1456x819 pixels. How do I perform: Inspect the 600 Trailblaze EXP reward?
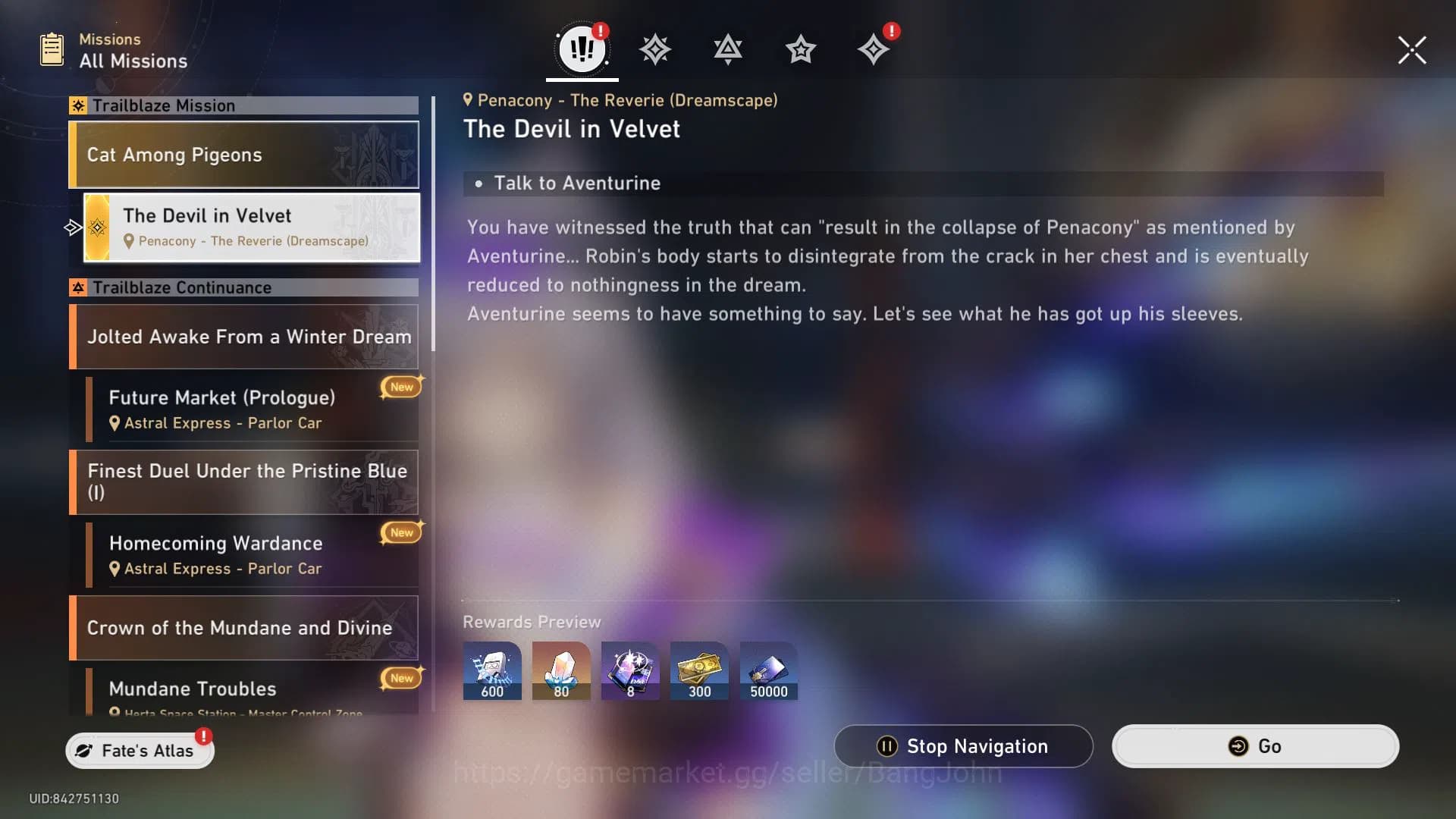click(492, 671)
